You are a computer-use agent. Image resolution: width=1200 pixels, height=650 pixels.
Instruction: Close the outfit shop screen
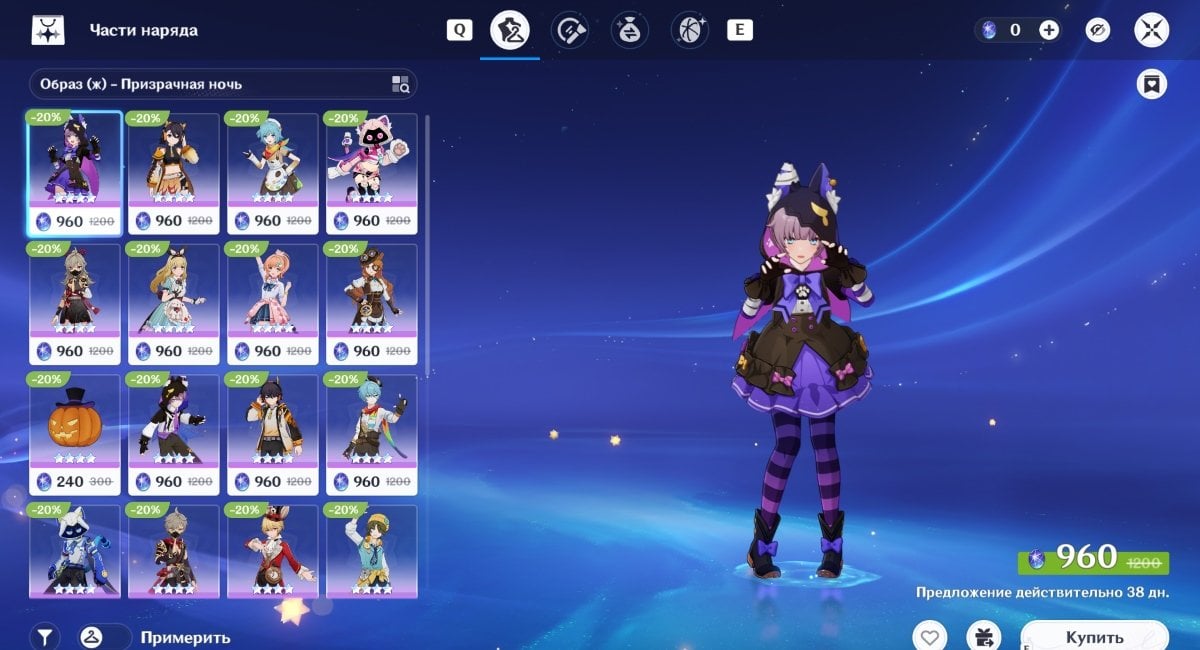[1151, 30]
